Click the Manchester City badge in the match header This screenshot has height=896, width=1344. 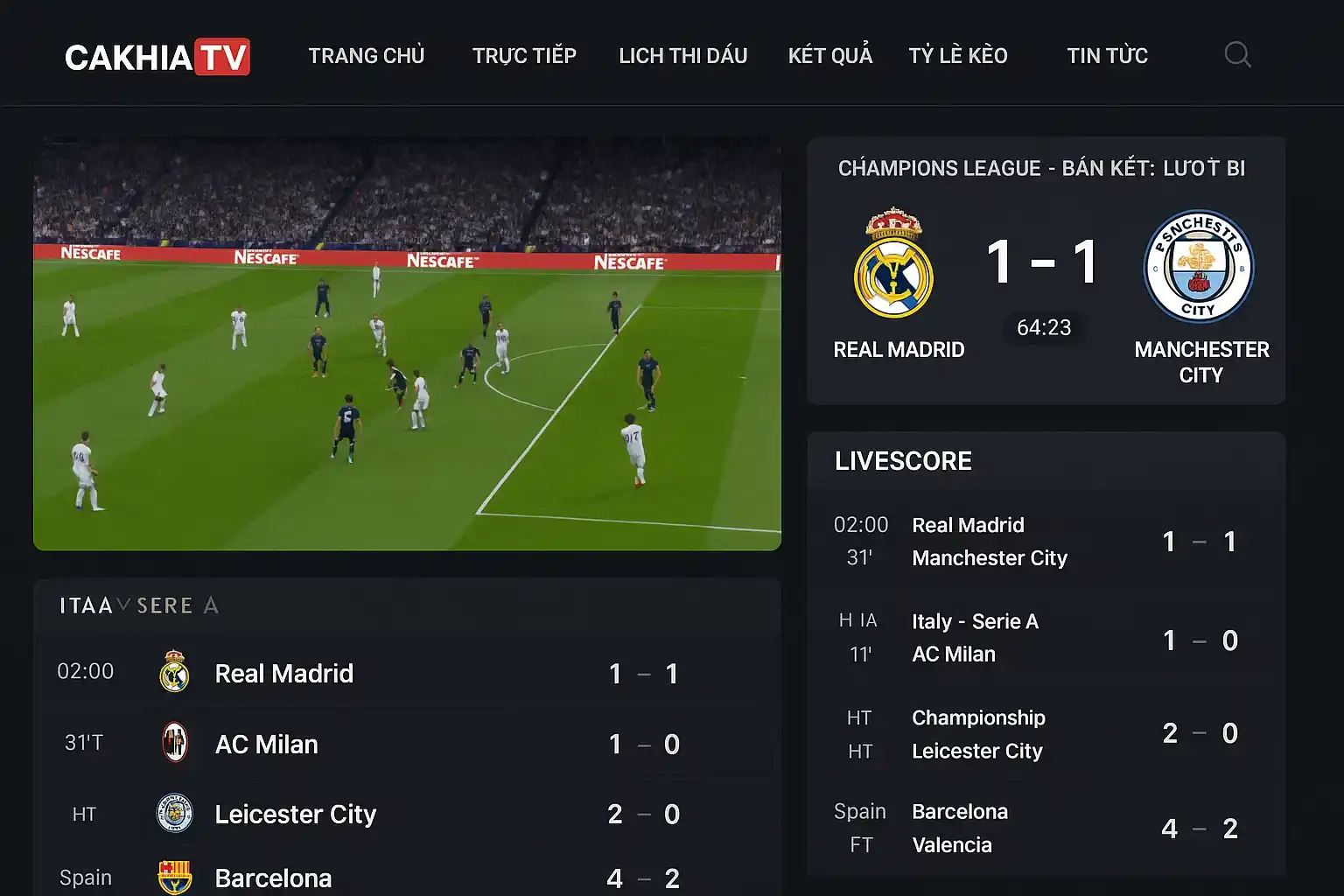coord(1199,267)
